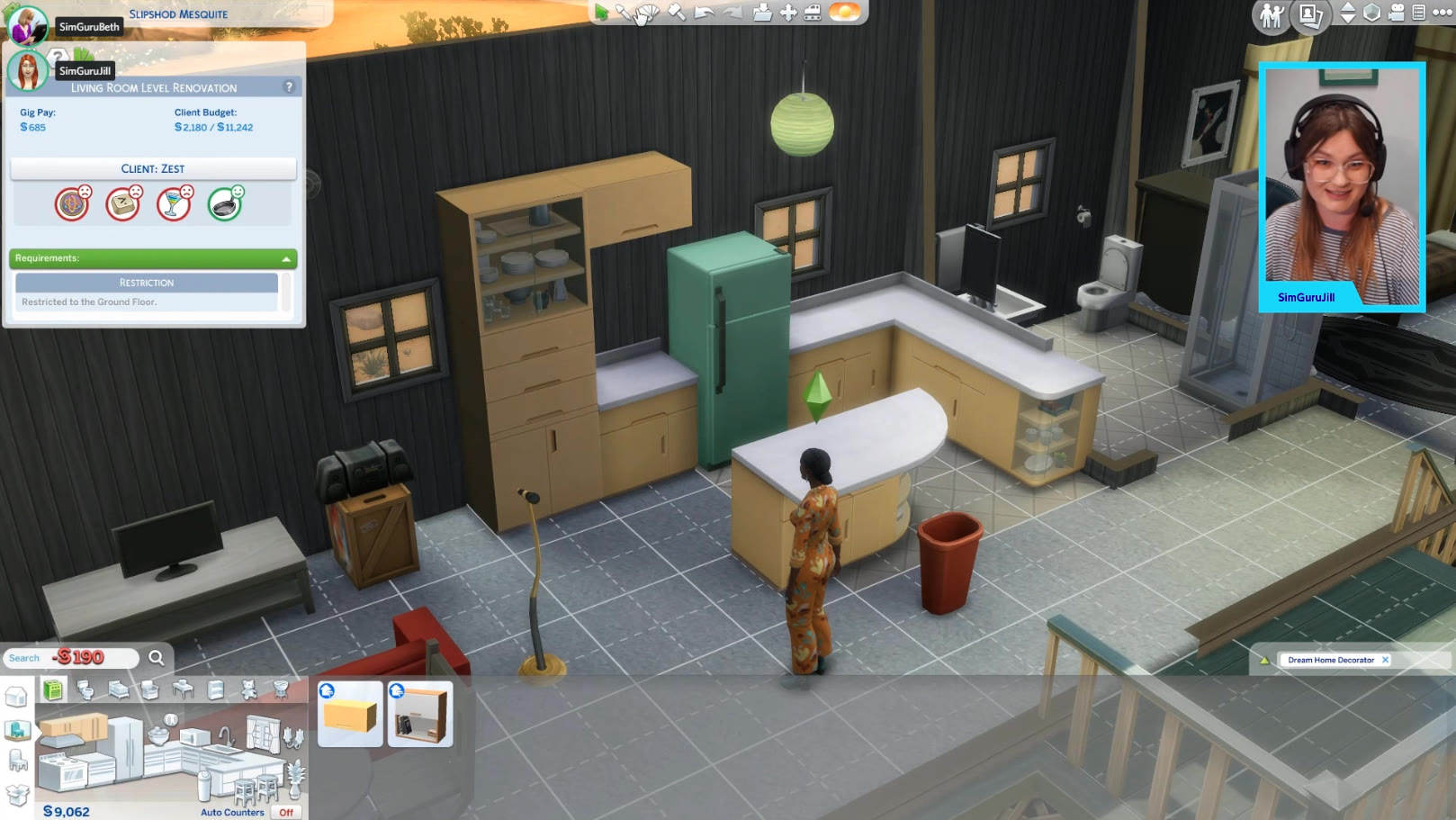
Task: Open the Gallery photos icon
Action: 1309,14
